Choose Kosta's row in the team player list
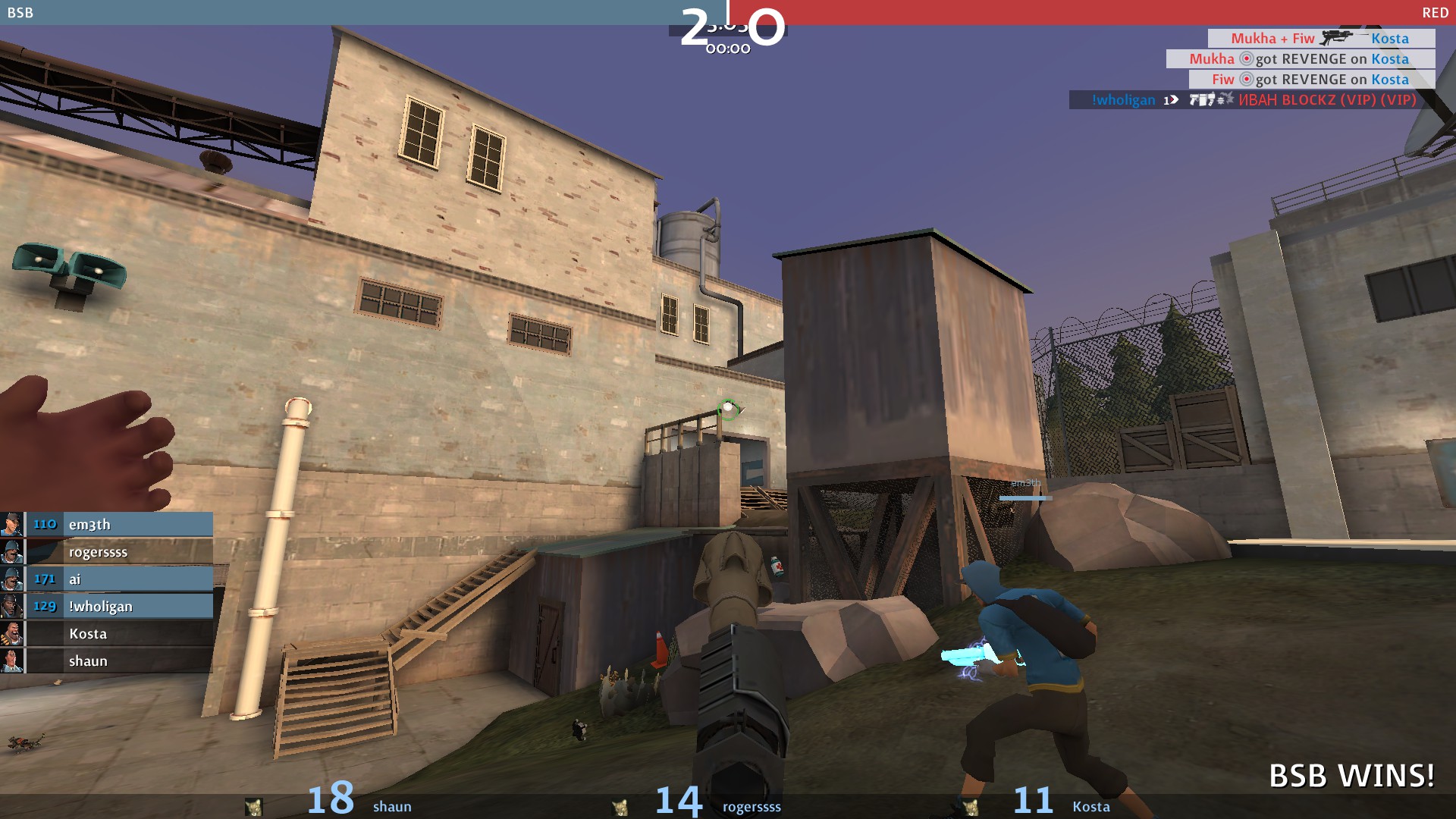Image resolution: width=1456 pixels, height=819 pixels. 106,634
